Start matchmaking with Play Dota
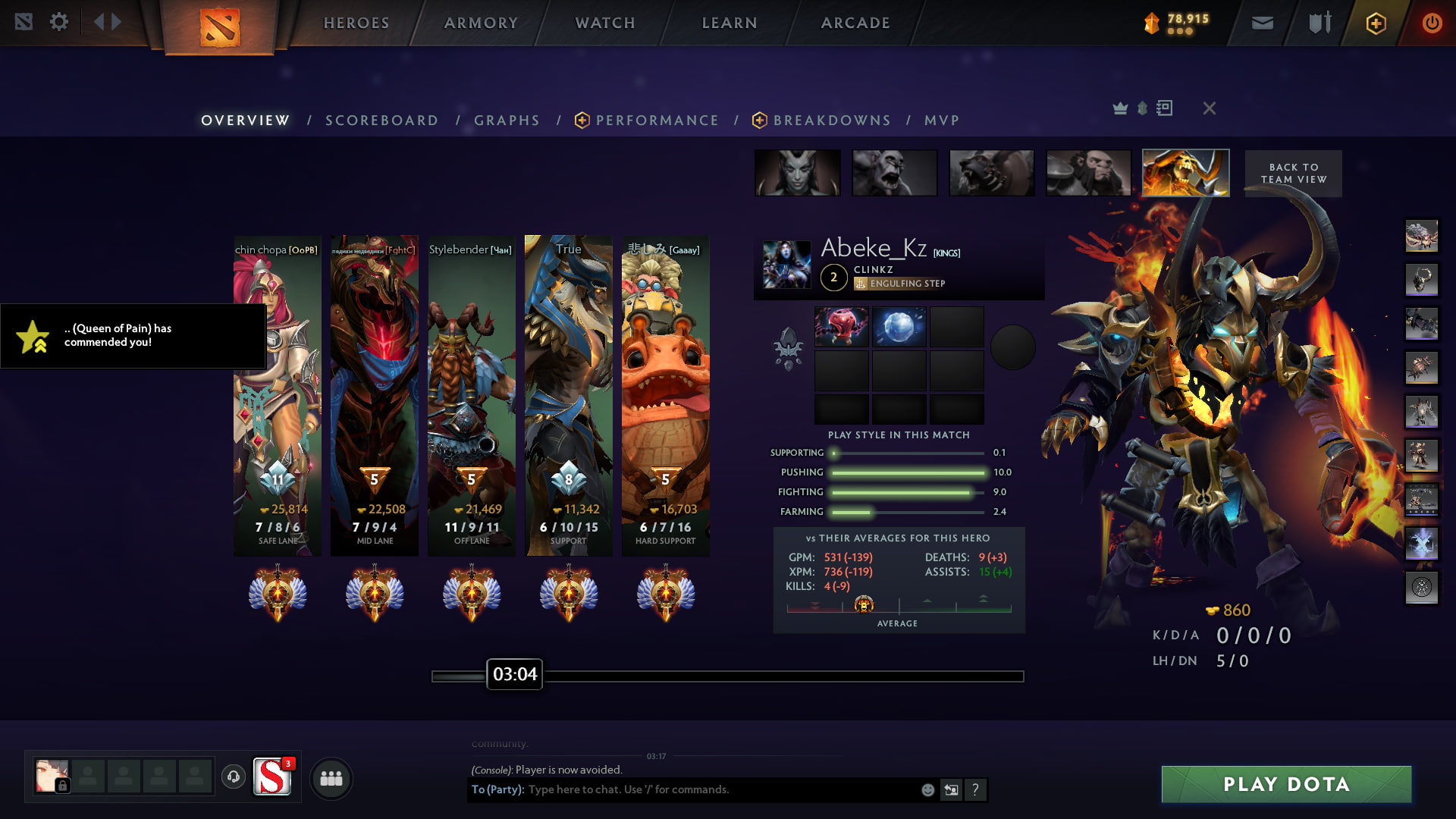Viewport: 1456px width, 819px height. click(x=1286, y=784)
